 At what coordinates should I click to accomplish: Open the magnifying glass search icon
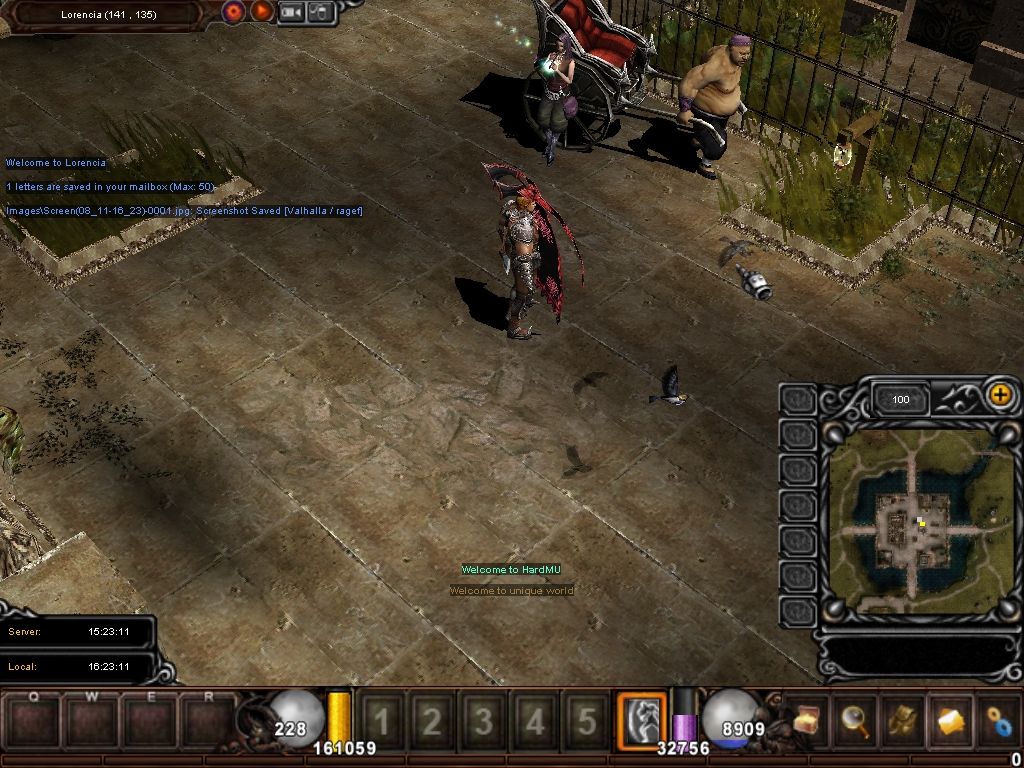855,719
